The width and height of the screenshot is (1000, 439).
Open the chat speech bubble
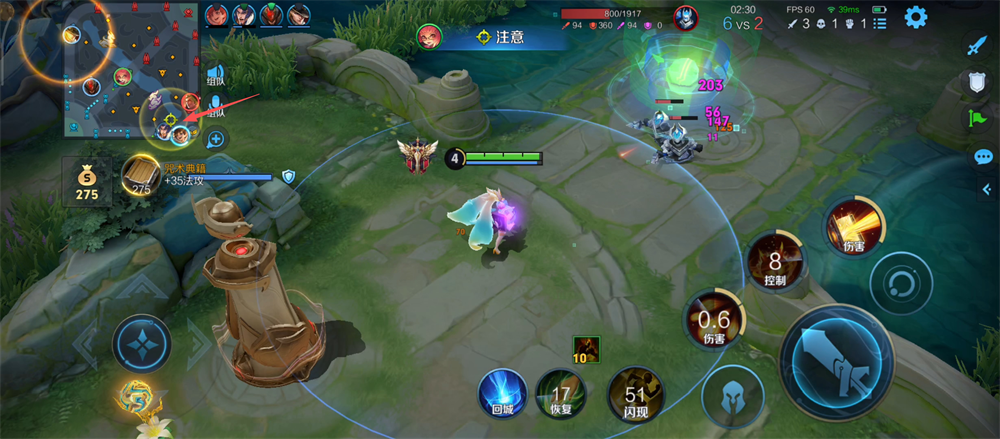983,157
